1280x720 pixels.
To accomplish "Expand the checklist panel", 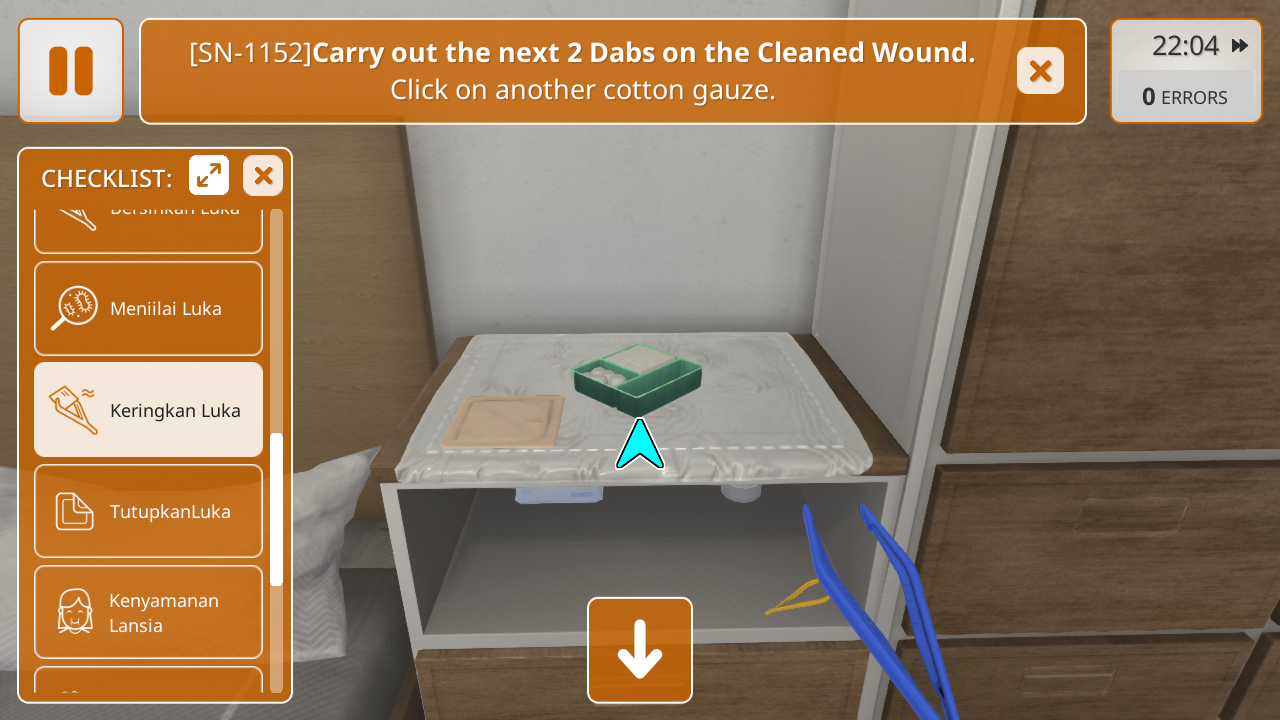I will (x=209, y=176).
